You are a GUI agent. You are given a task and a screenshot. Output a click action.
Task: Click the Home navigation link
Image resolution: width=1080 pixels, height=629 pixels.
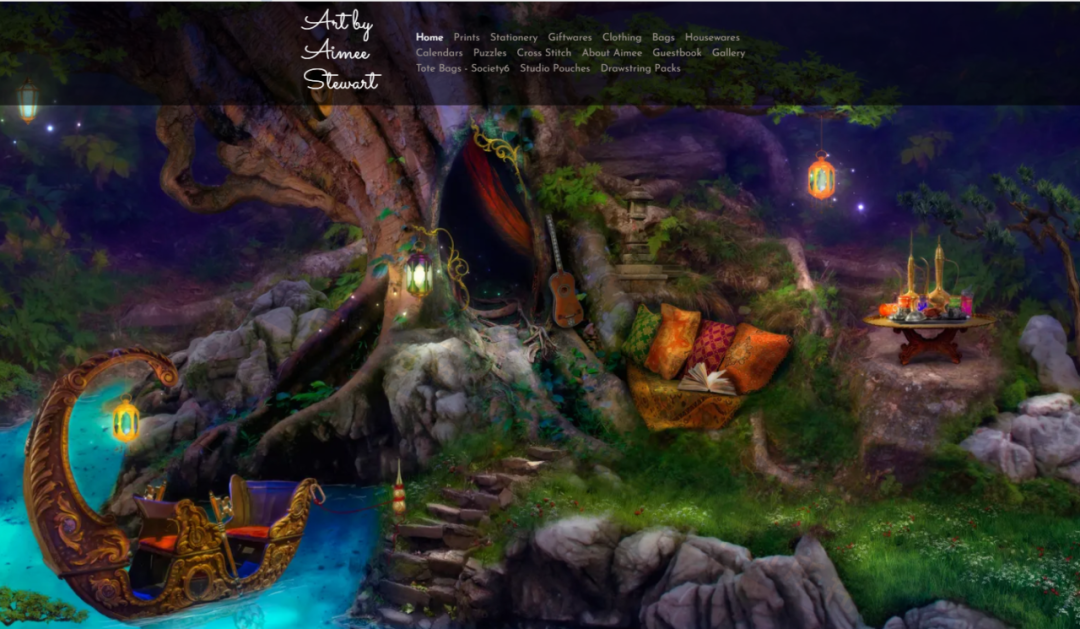(x=429, y=38)
